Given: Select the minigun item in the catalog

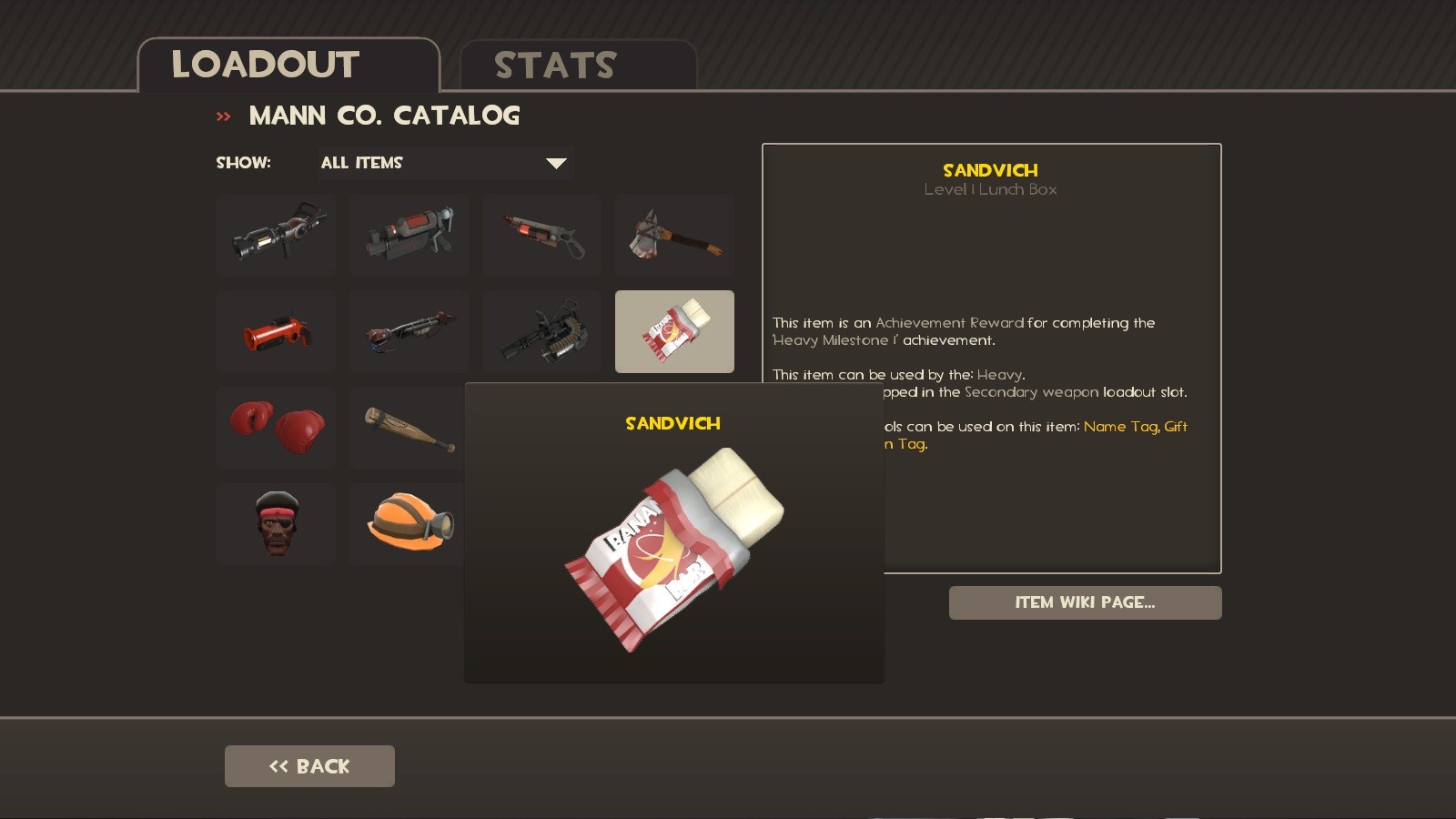Looking at the screenshot, I should click(541, 331).
